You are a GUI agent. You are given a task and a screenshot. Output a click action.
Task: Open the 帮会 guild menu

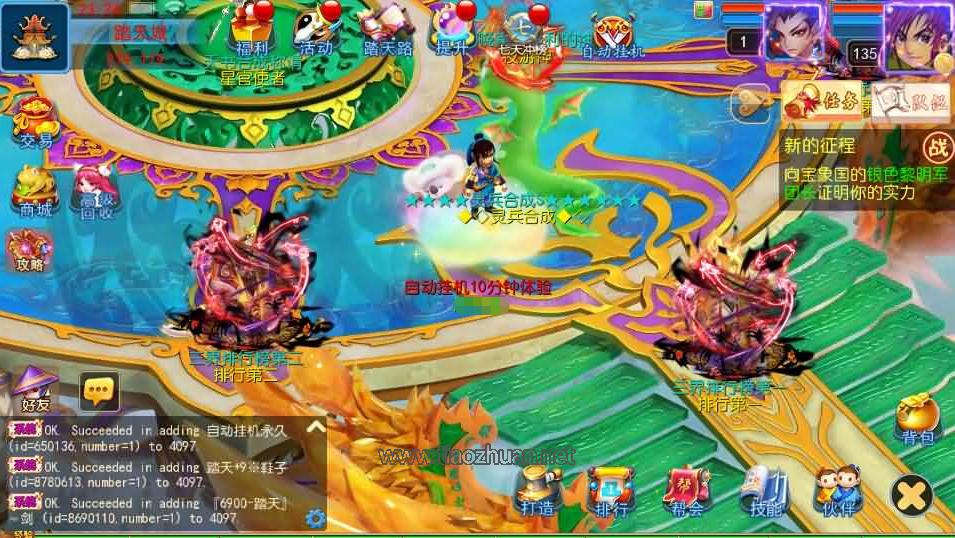(687, 490)
